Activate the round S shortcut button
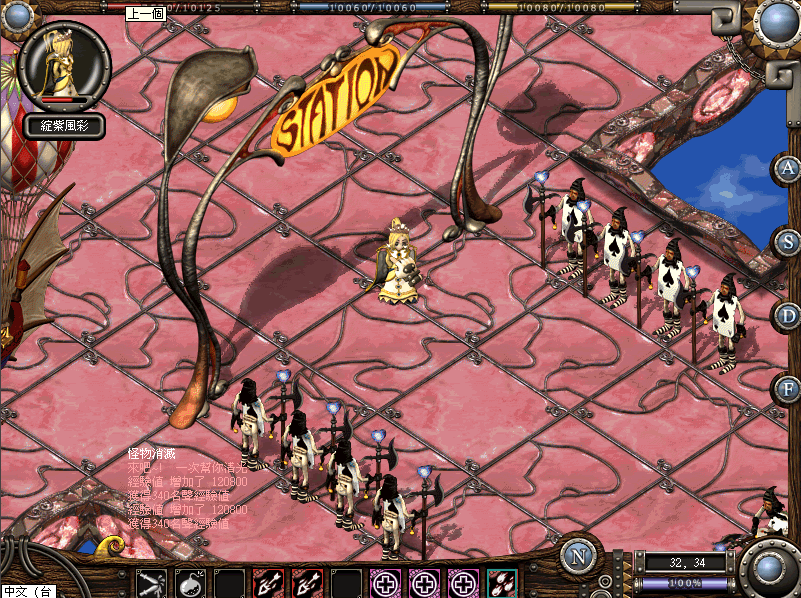Screen dimensions: 801x598 [788, 241]
